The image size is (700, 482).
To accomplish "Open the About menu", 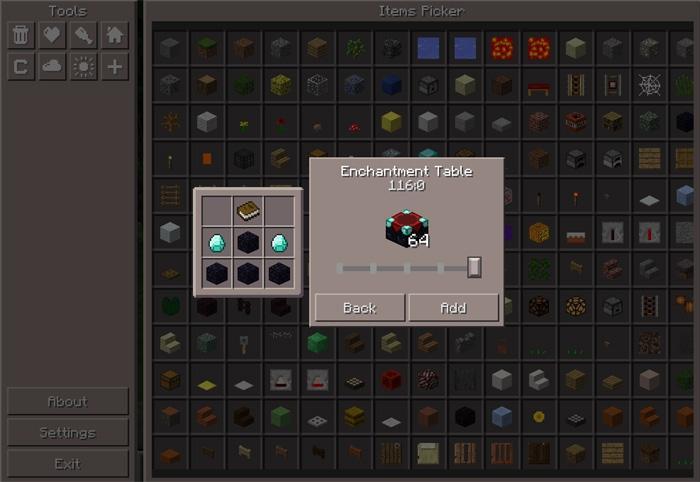I will [67, 401].
